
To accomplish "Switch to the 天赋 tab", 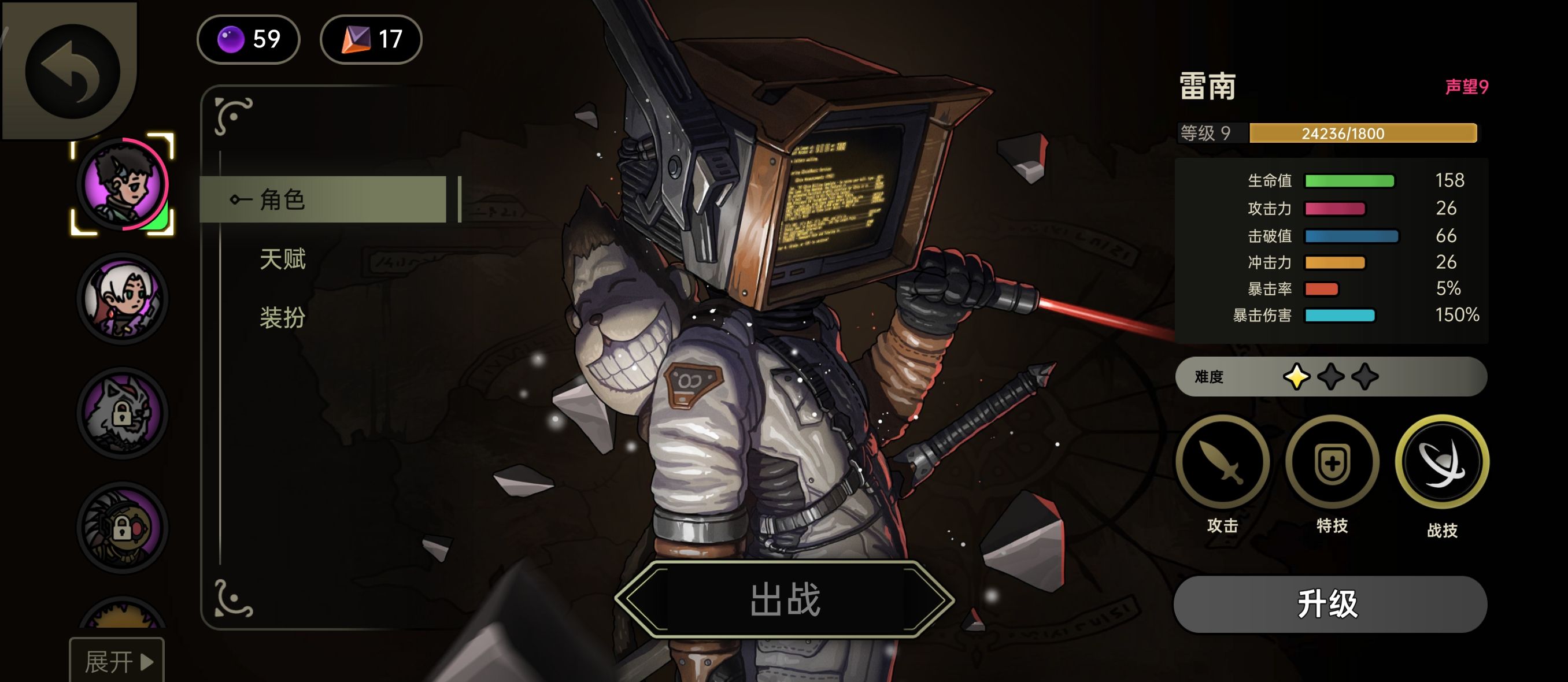I will 282,259.
